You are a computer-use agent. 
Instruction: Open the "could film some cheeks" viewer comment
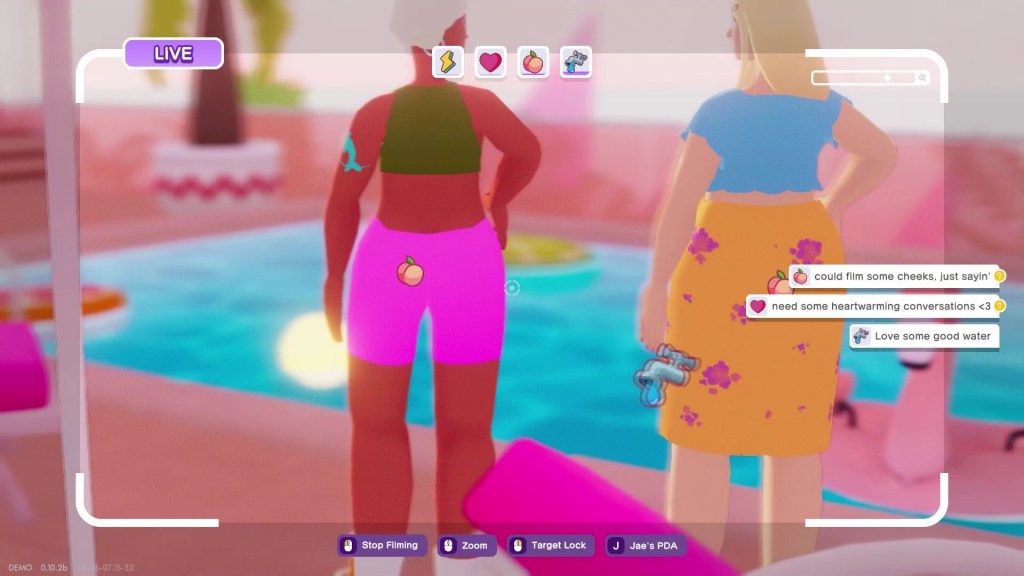click(x=894, y=276)
